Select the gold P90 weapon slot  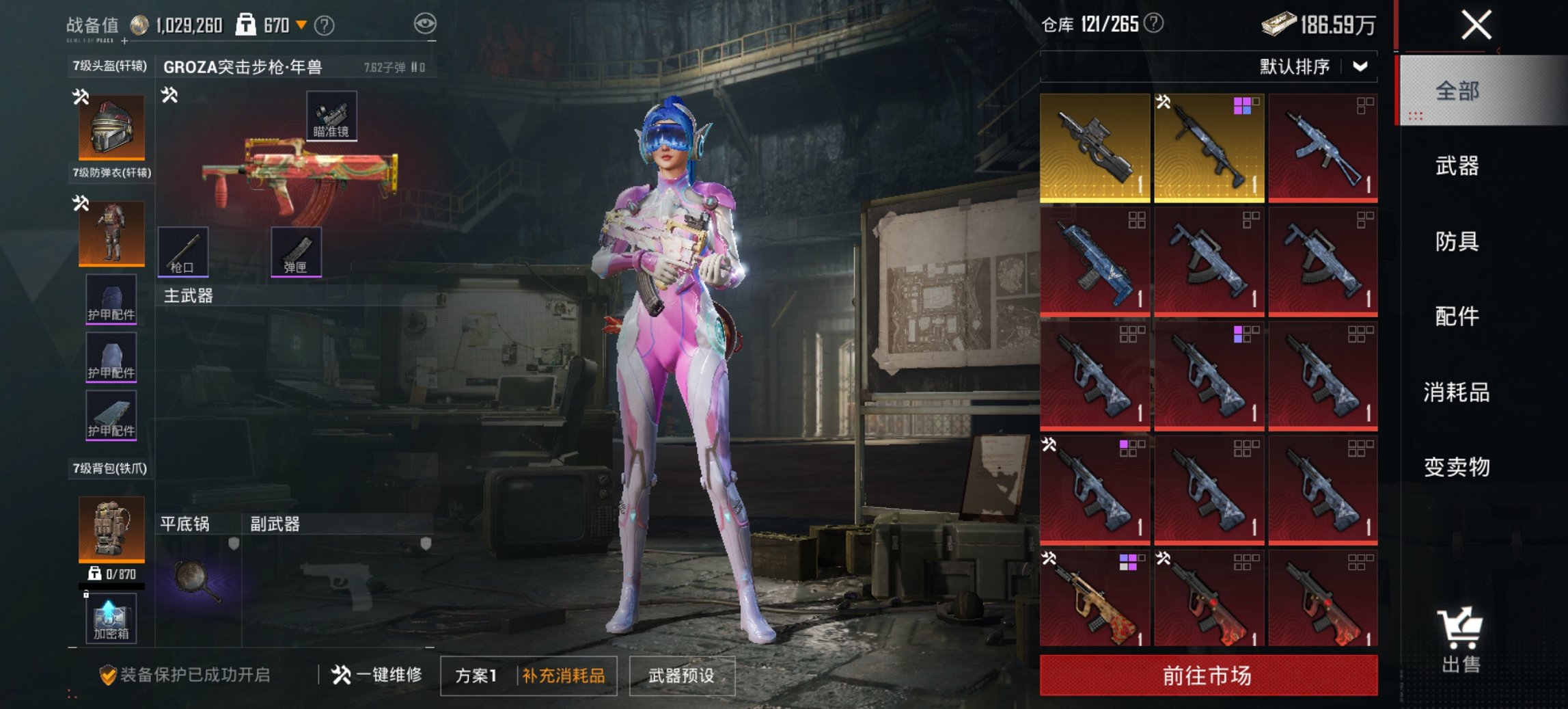tap(1095, 147)
